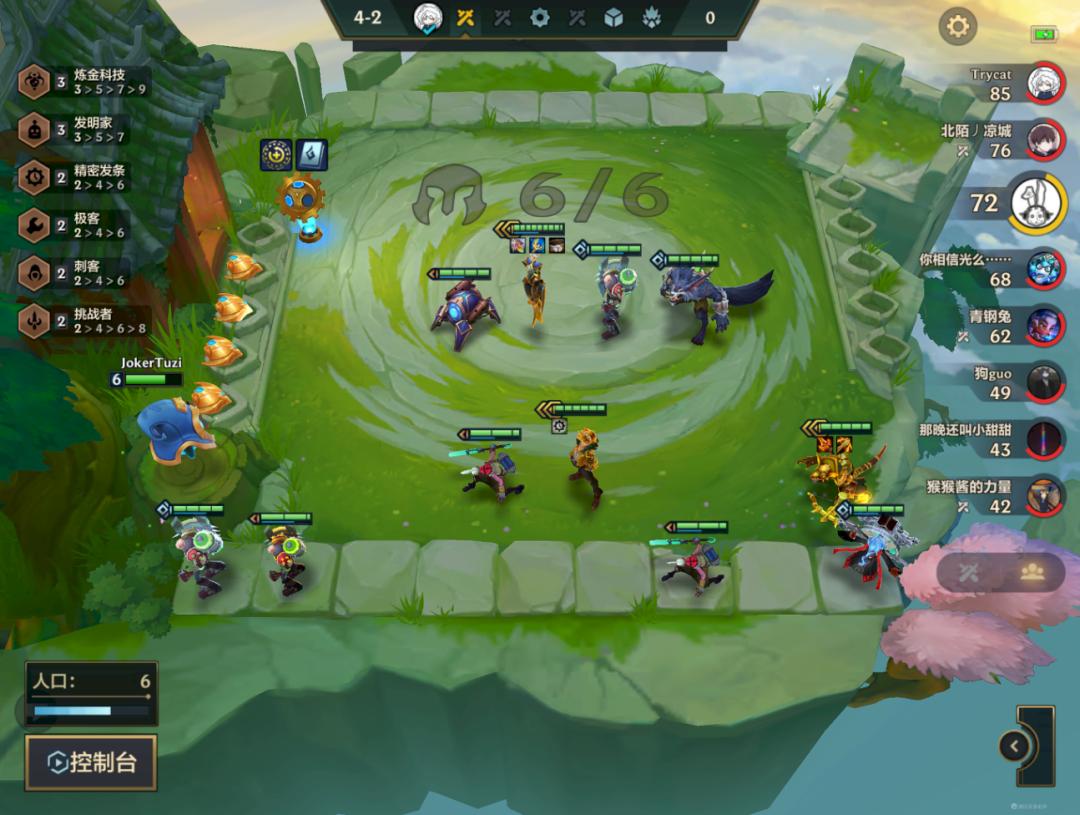Select the gear stage icon in round tracker

click(x=540, y=17)
